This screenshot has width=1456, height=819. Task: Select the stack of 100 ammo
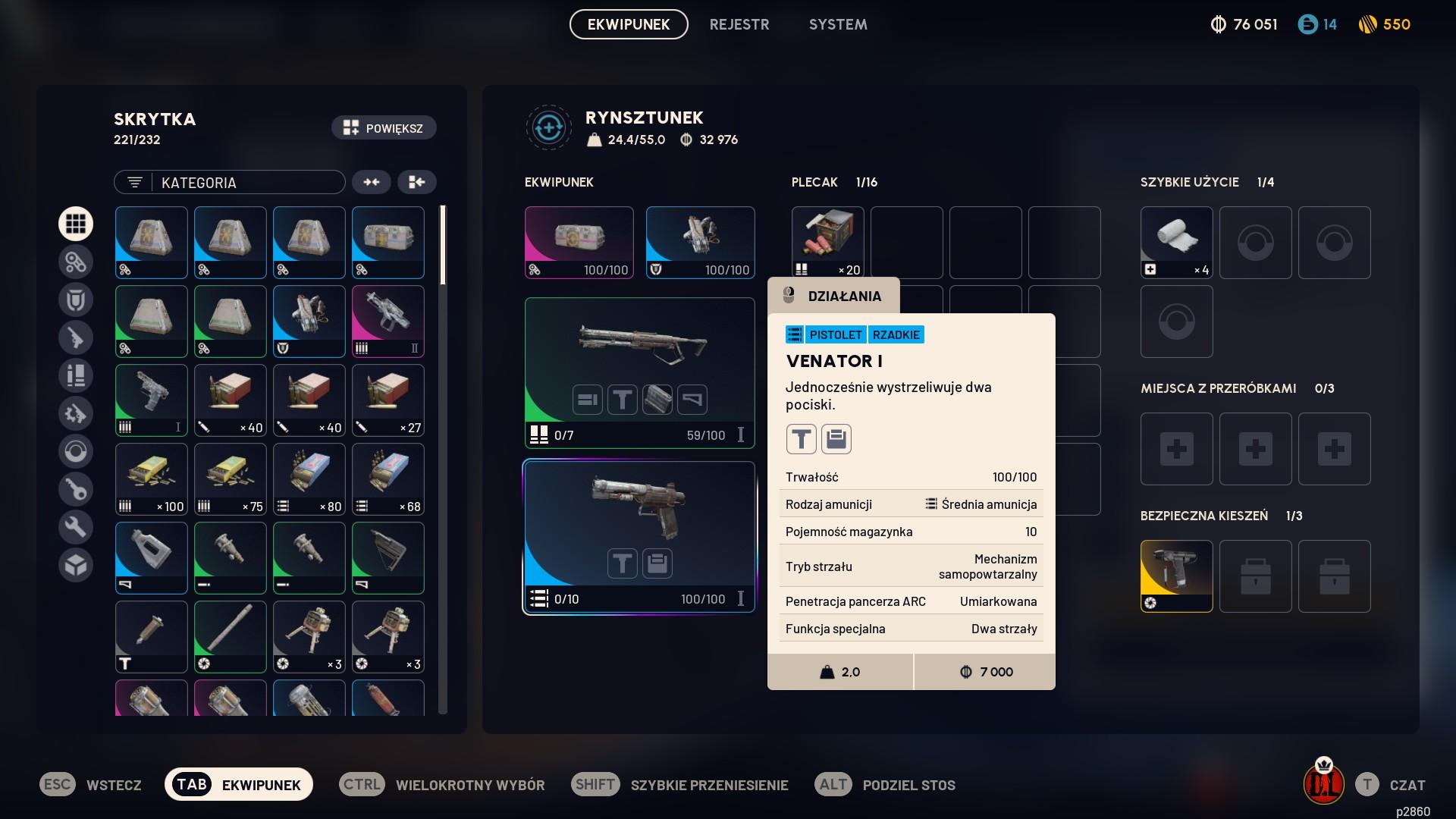tap(152, 479)
